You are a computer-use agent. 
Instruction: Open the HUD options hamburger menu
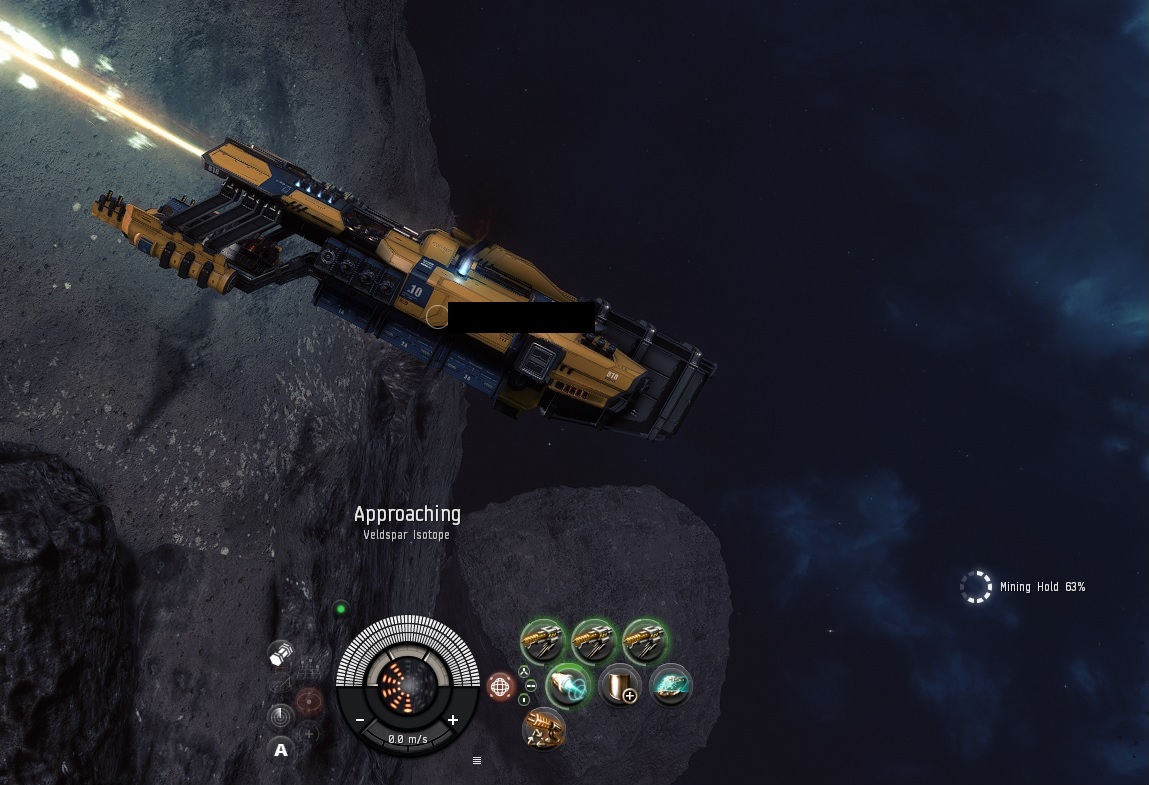click(477, 761)
